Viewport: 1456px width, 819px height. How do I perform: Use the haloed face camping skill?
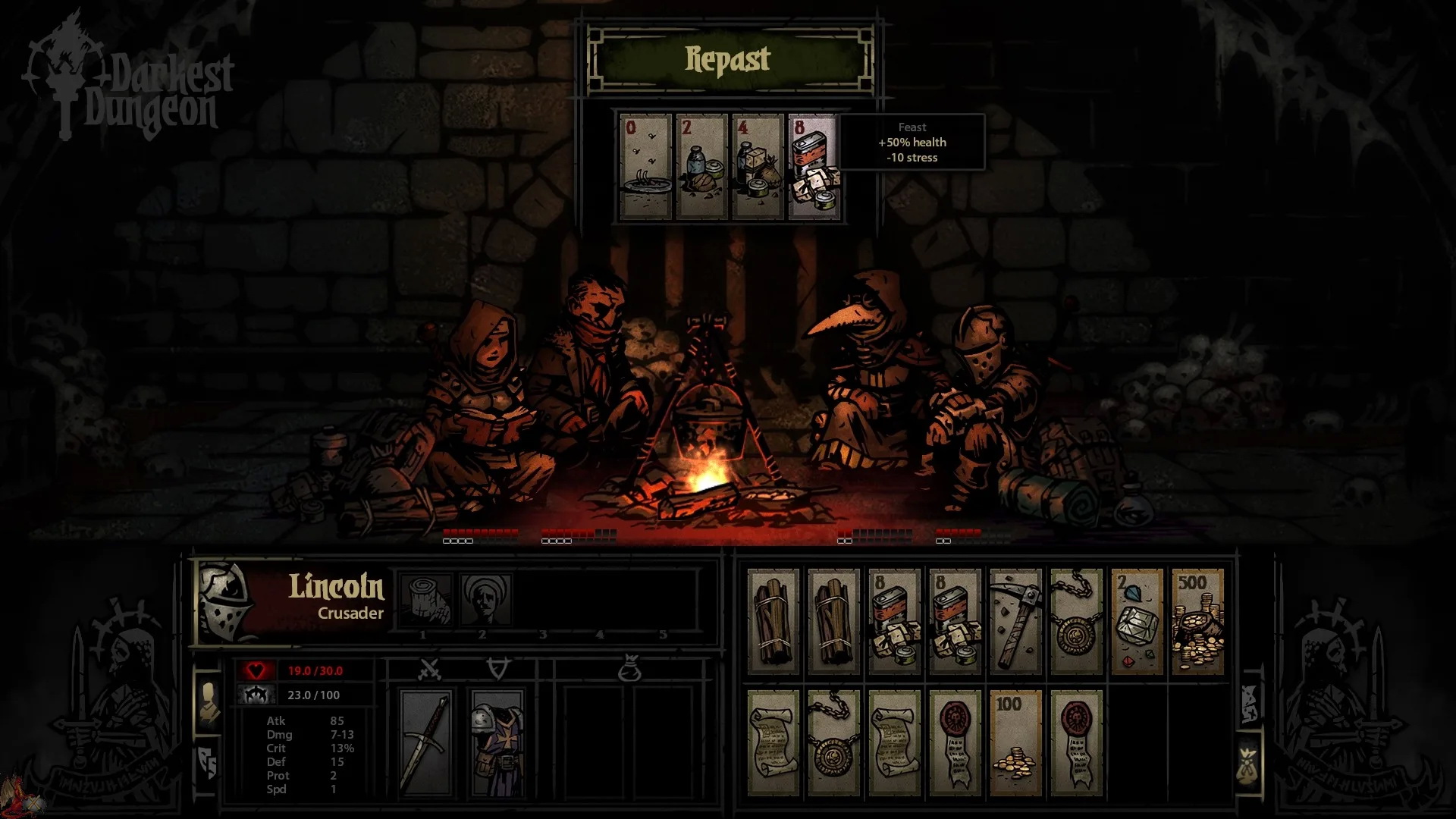pyautogui.click(x=485, y=599)
